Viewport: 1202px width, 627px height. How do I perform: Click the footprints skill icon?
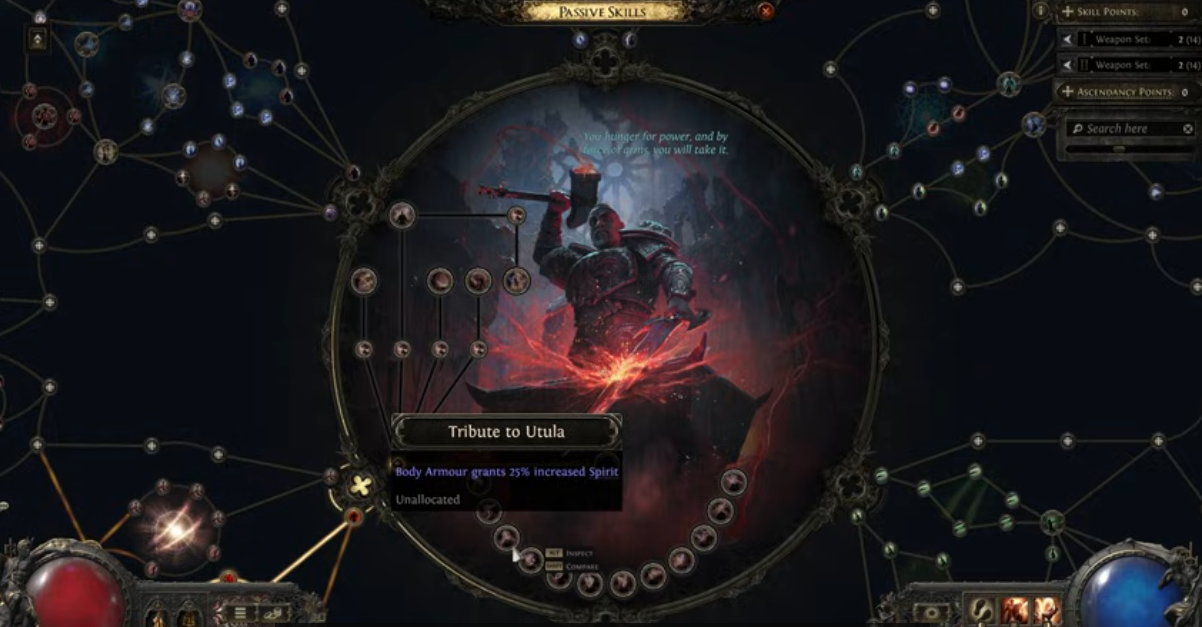coord(980,609)
